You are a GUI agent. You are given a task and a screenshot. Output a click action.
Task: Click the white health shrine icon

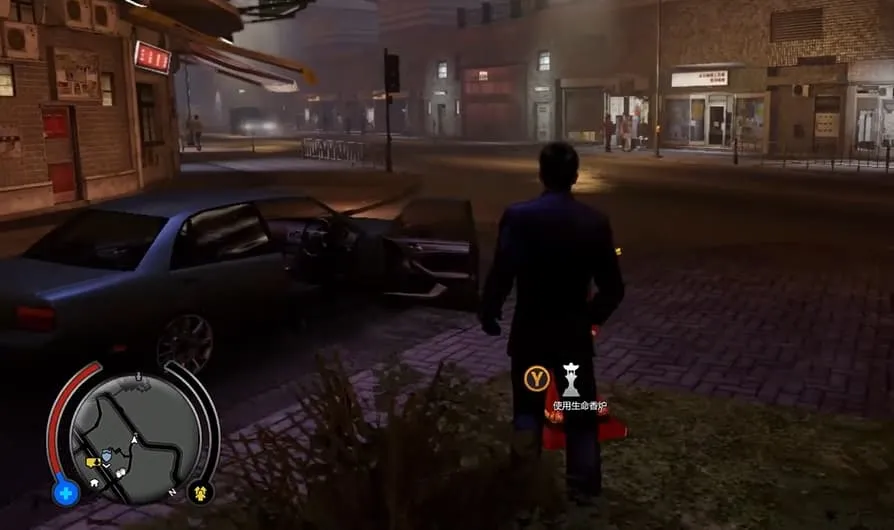coord(571,379)
